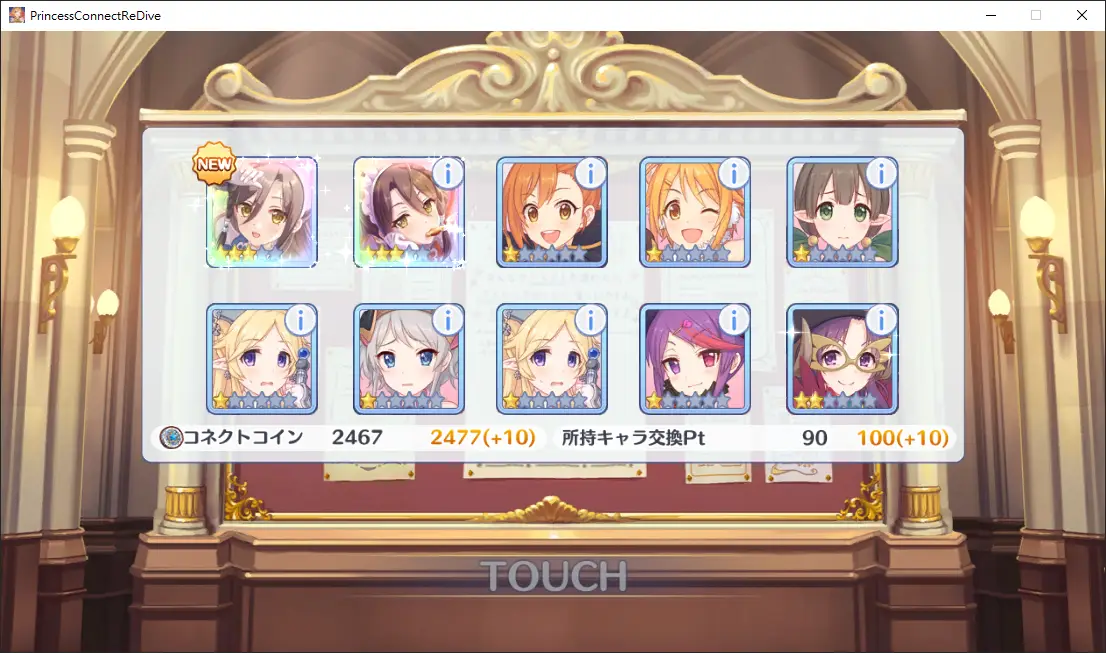This screenshot has height=653, width=1106.
Task: Pick the silver-haired horned girl card
Action: tap(409, 360)
